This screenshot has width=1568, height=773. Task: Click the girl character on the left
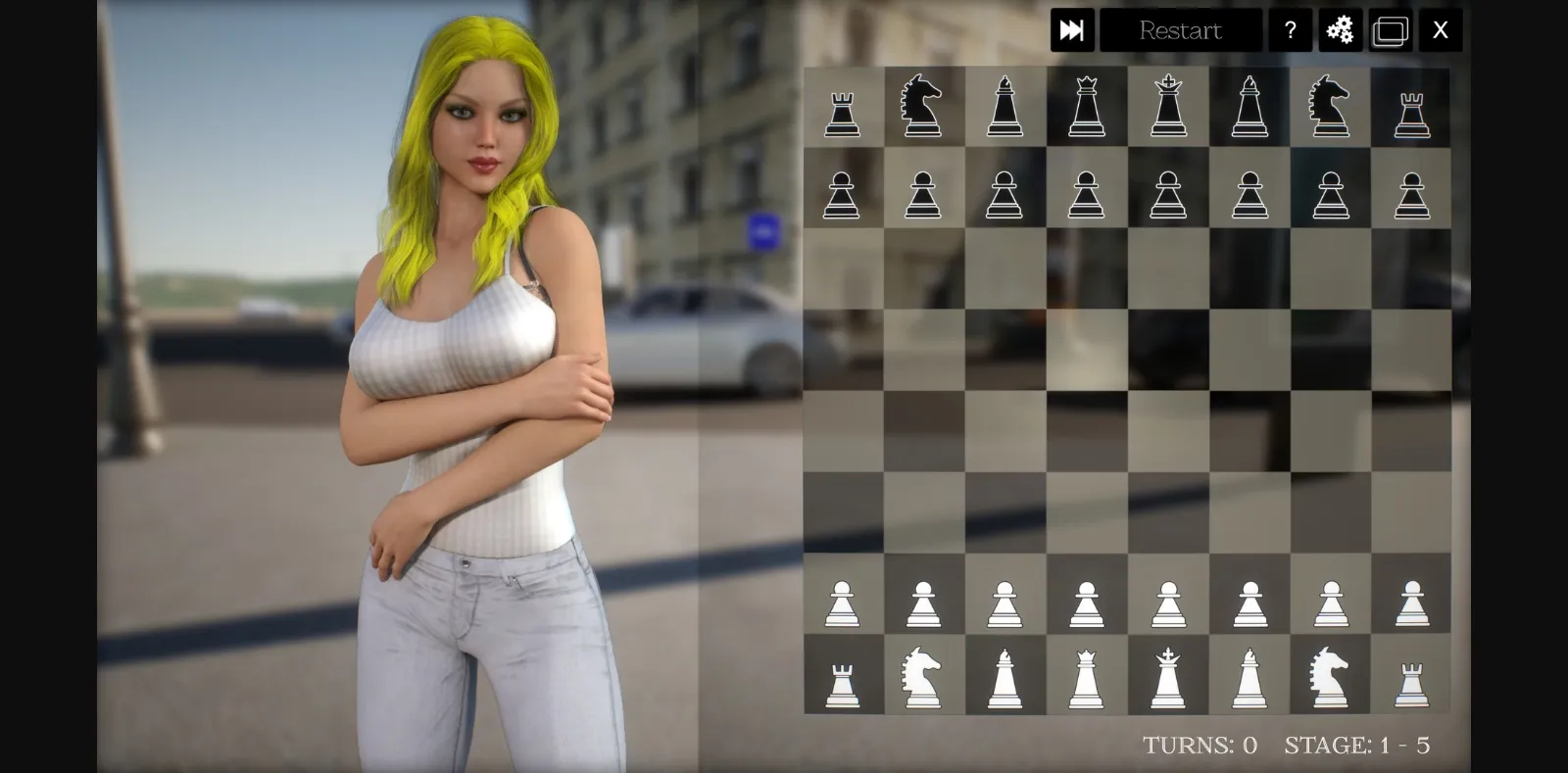470,392
